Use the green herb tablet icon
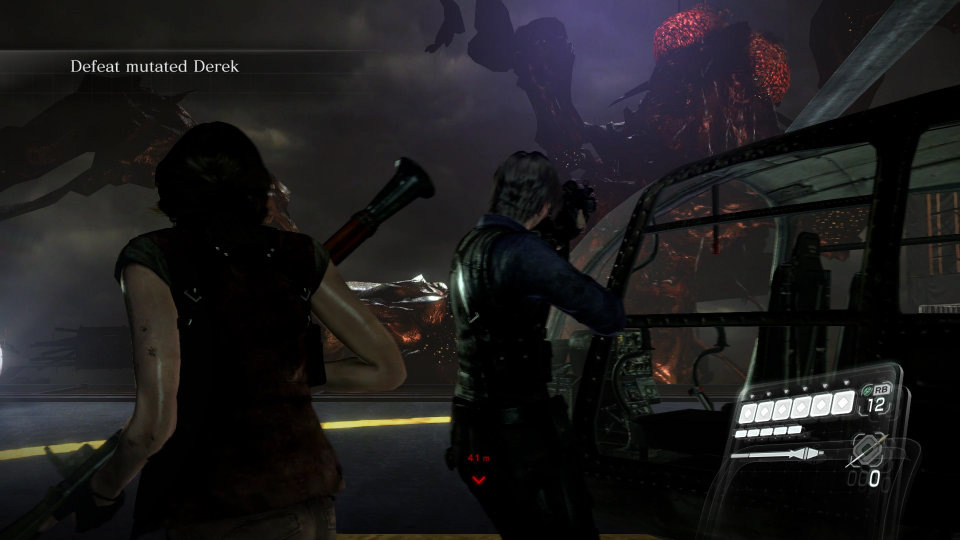This screenshot has width=960, height=540. pos(865,390)
